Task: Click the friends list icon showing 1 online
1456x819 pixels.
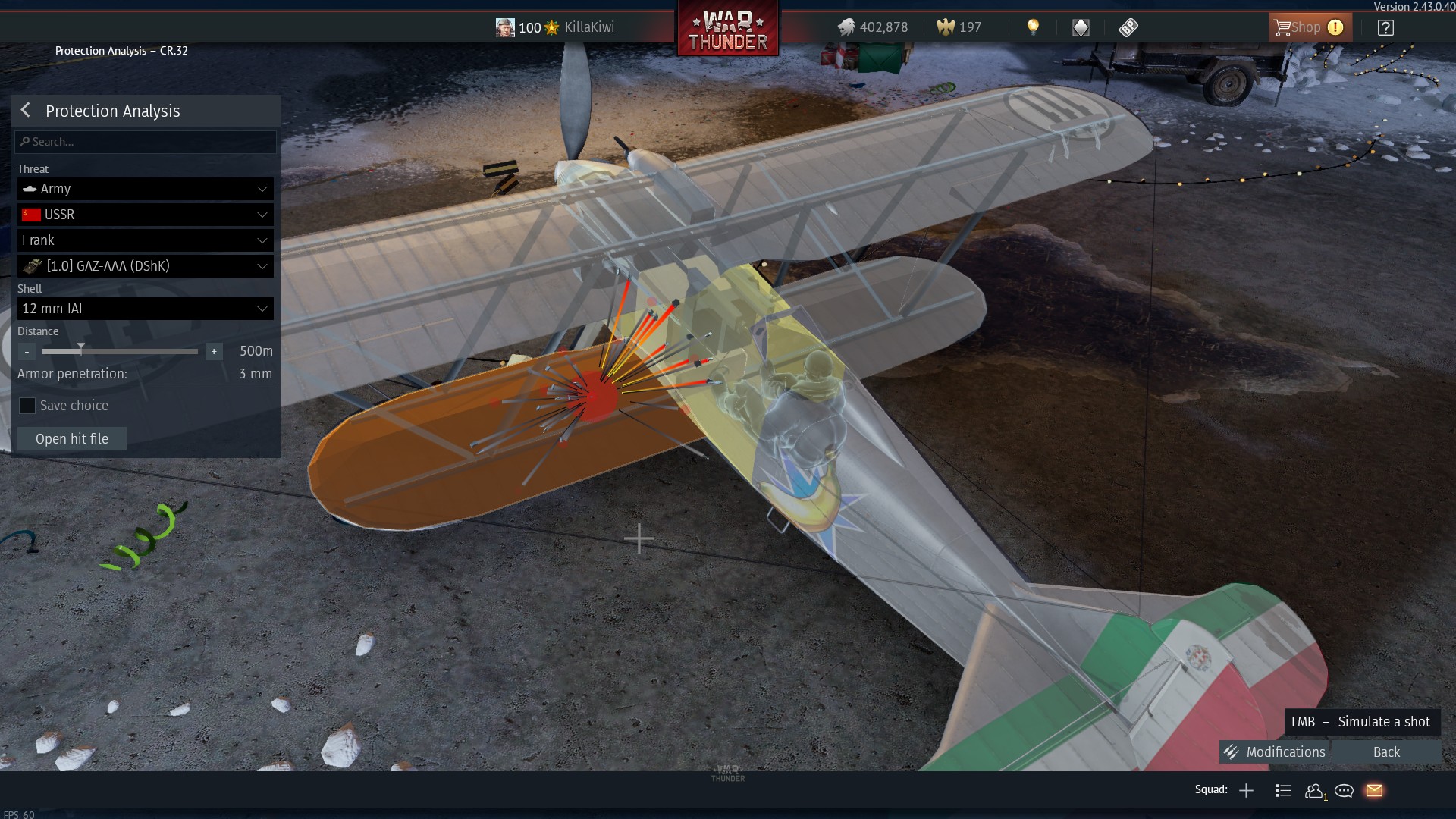Action: [x=1315, y=790]
